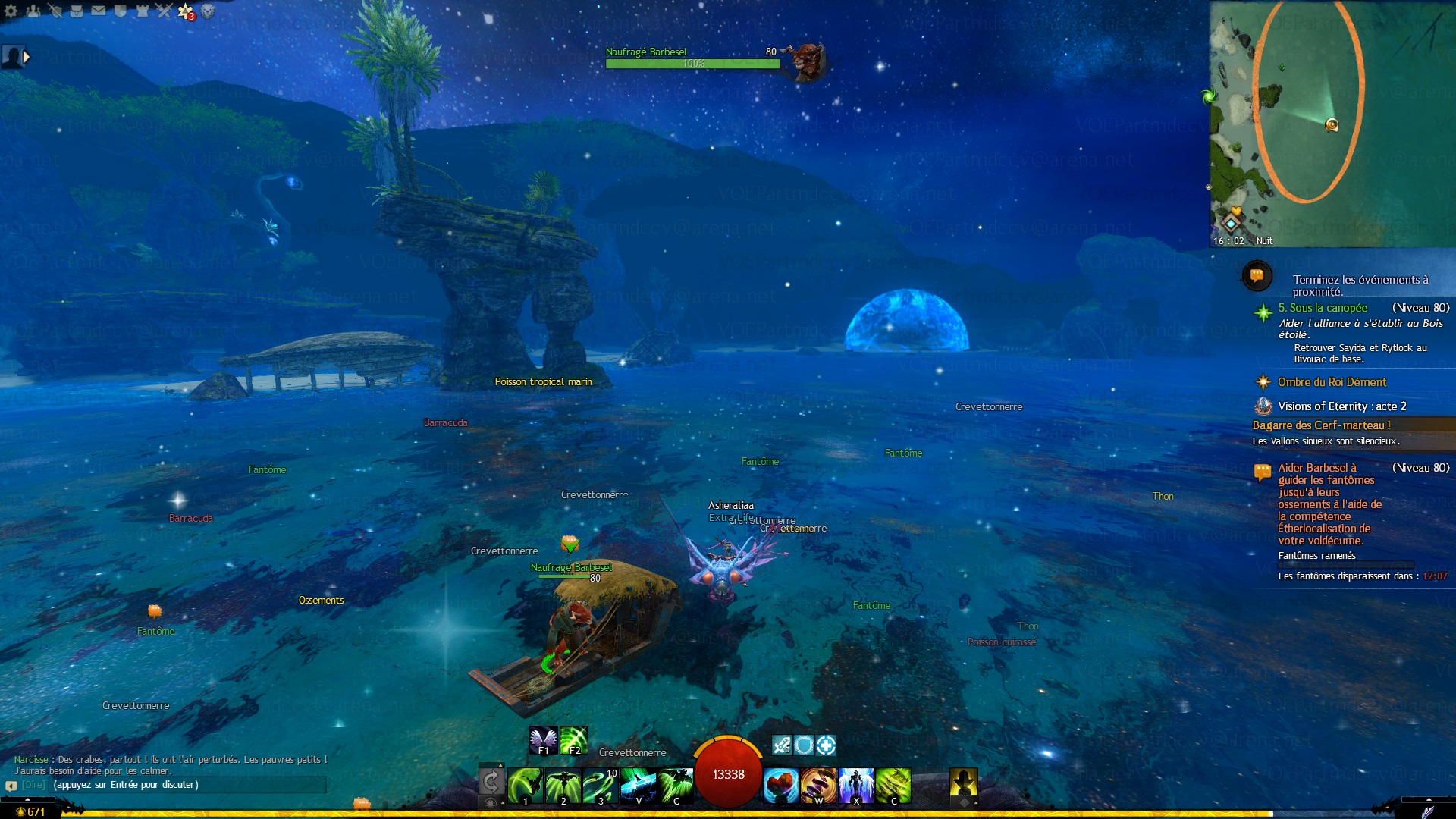Open the 'Ombre du Roi Dément' tracker entry

click(x=1332, y=382)
